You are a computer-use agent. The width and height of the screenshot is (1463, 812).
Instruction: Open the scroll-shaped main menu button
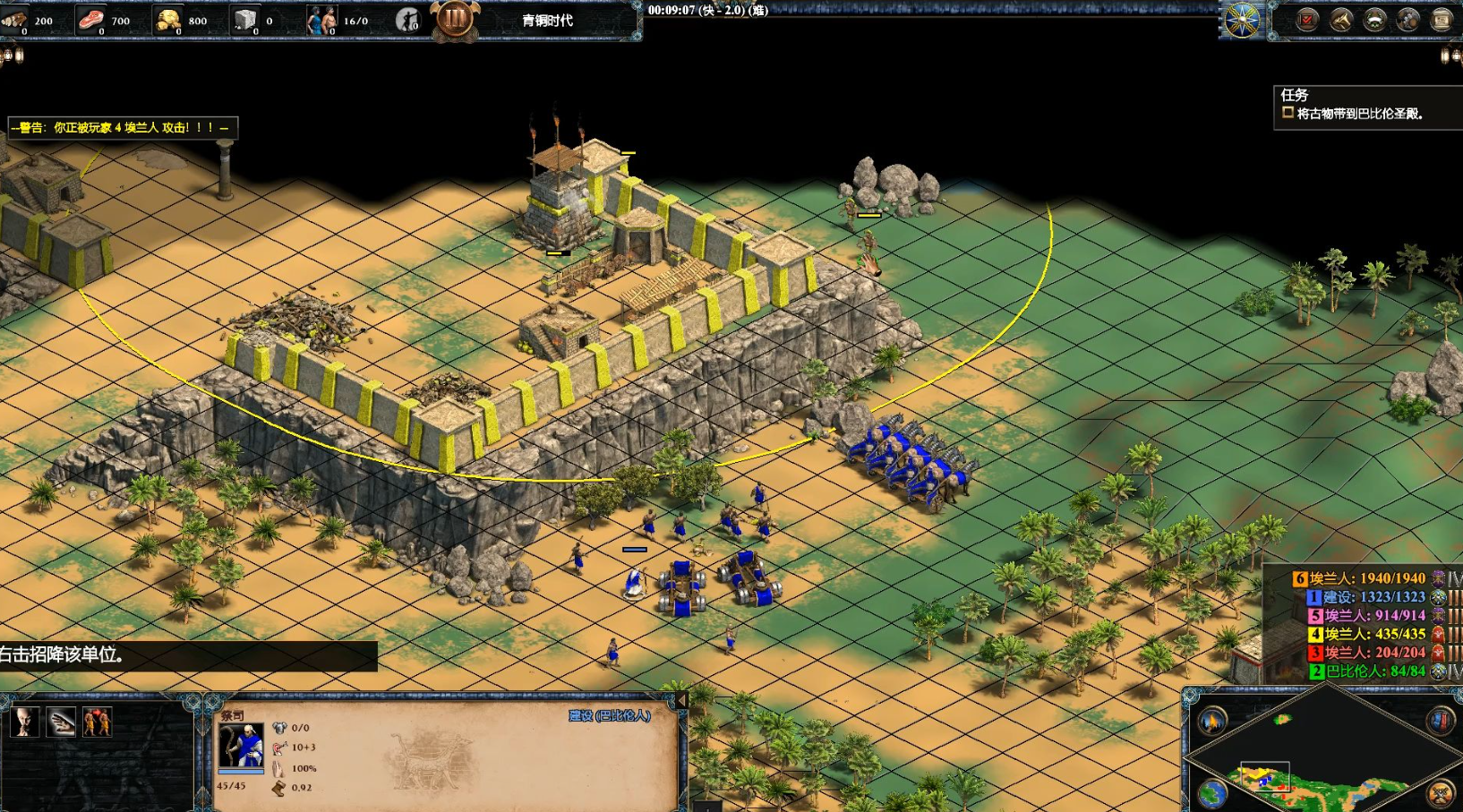(1441, 20)
